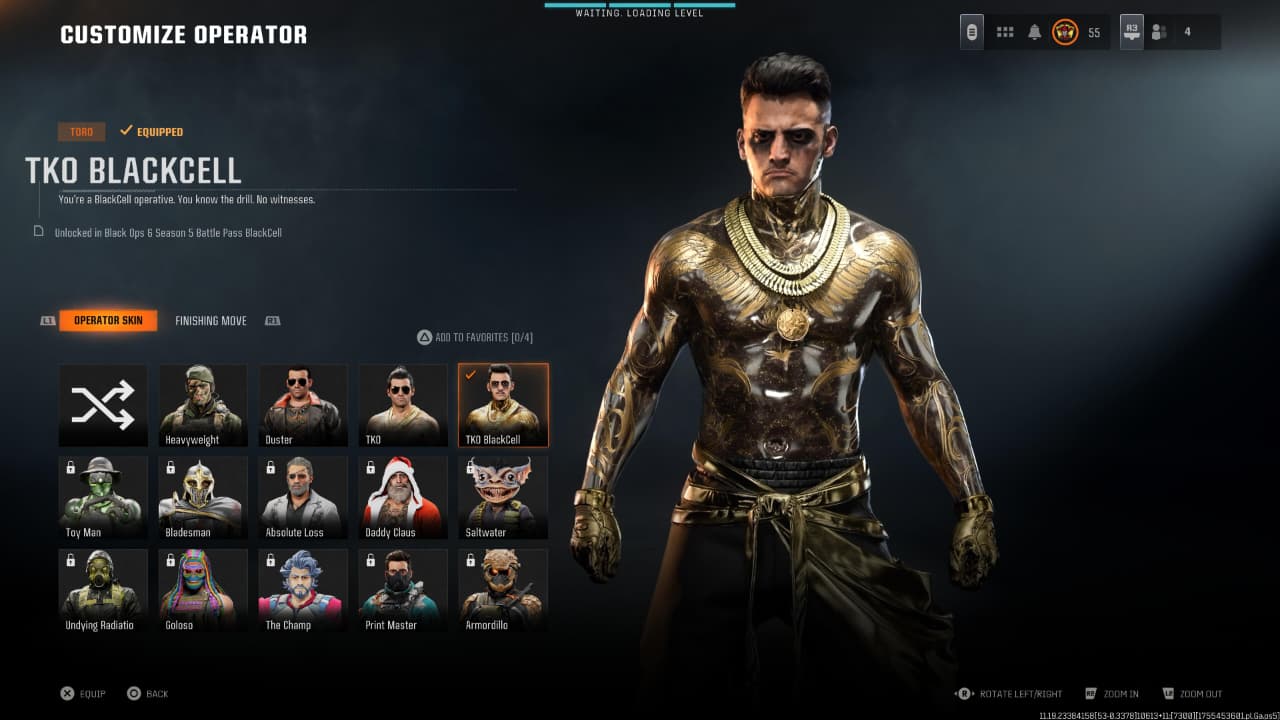The image size is (1280, 720).
Task: Switch to the Finishing Move tab
Action: pos(210,321)
